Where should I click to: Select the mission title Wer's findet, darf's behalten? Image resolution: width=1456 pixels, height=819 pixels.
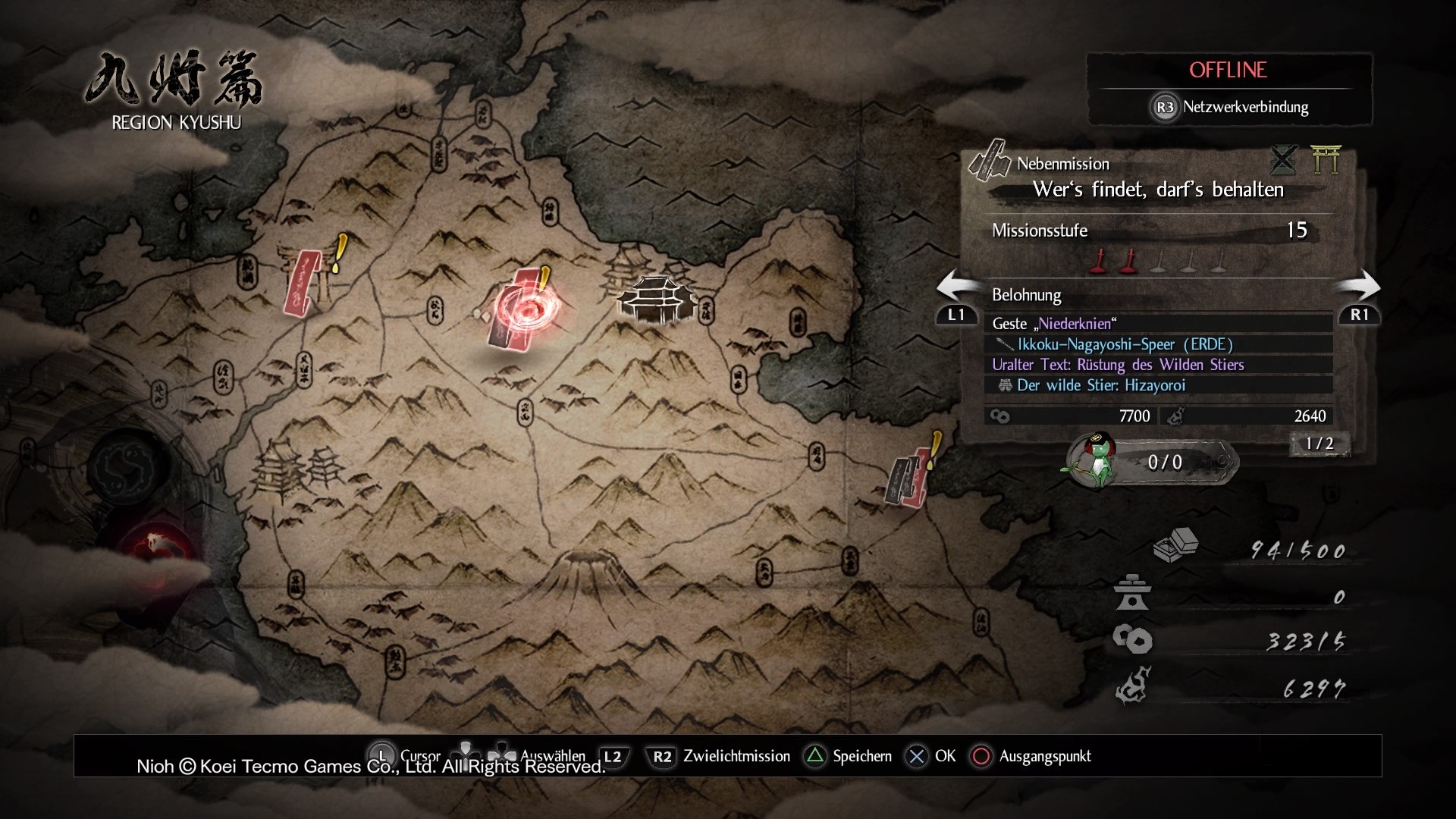click(x=1159, y=190)
